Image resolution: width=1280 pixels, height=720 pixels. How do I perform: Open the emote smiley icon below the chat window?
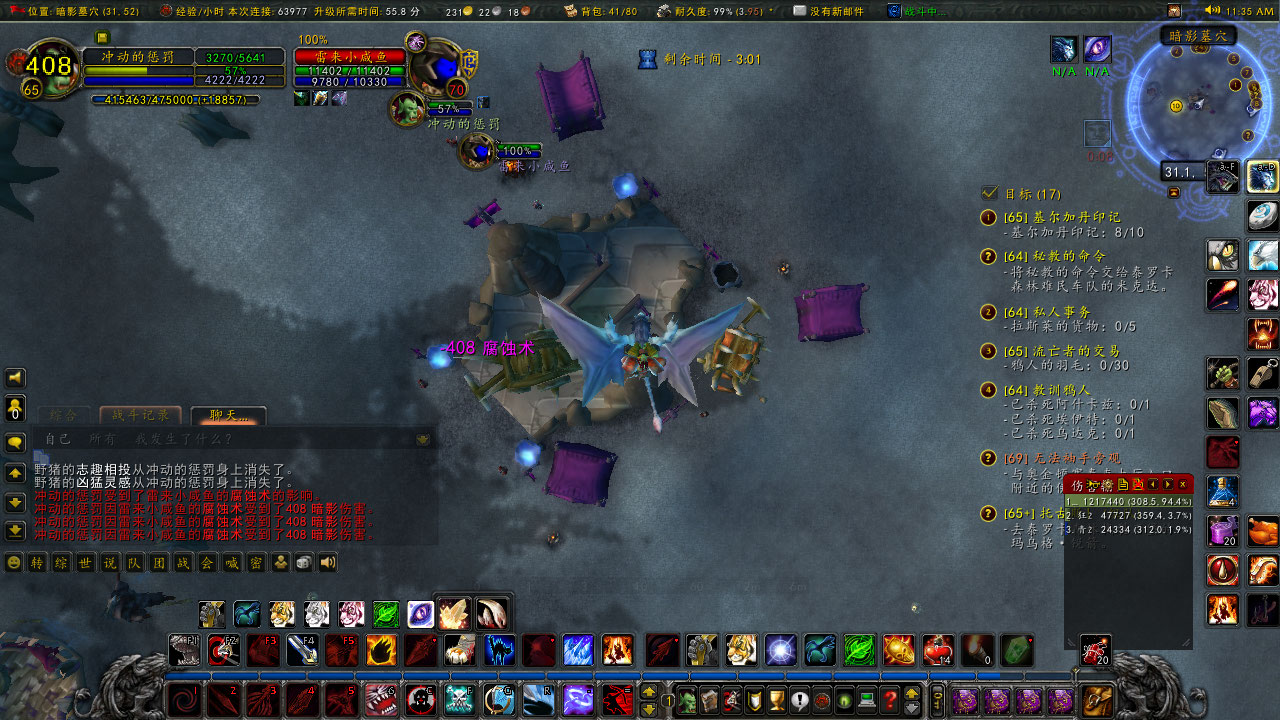point(14,562)
